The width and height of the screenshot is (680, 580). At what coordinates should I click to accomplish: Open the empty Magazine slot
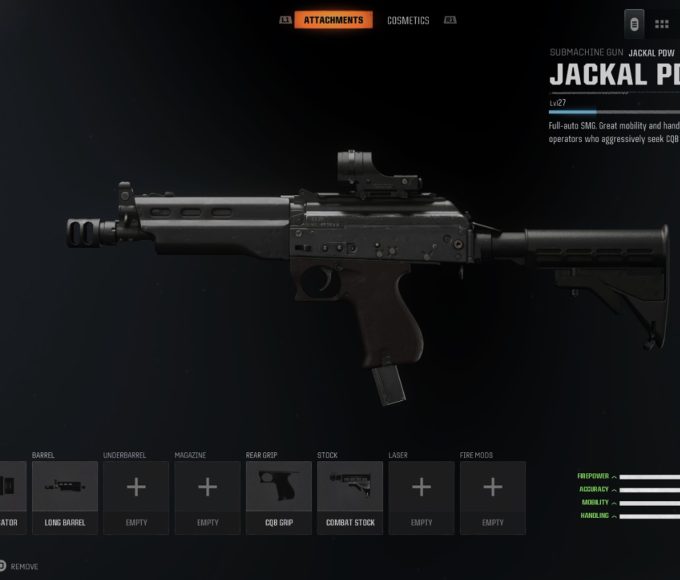coord(207,497)
